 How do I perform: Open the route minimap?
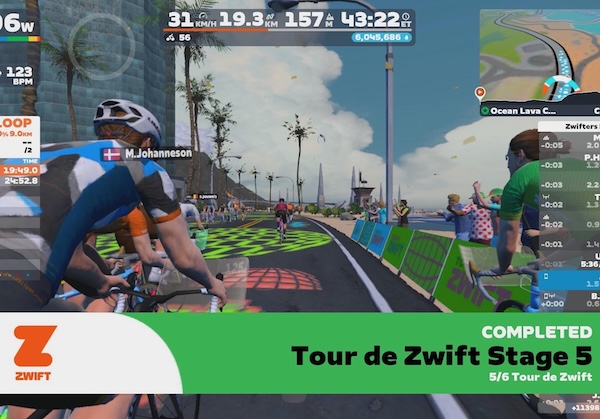pyautogui.click(x=540, y=52)
